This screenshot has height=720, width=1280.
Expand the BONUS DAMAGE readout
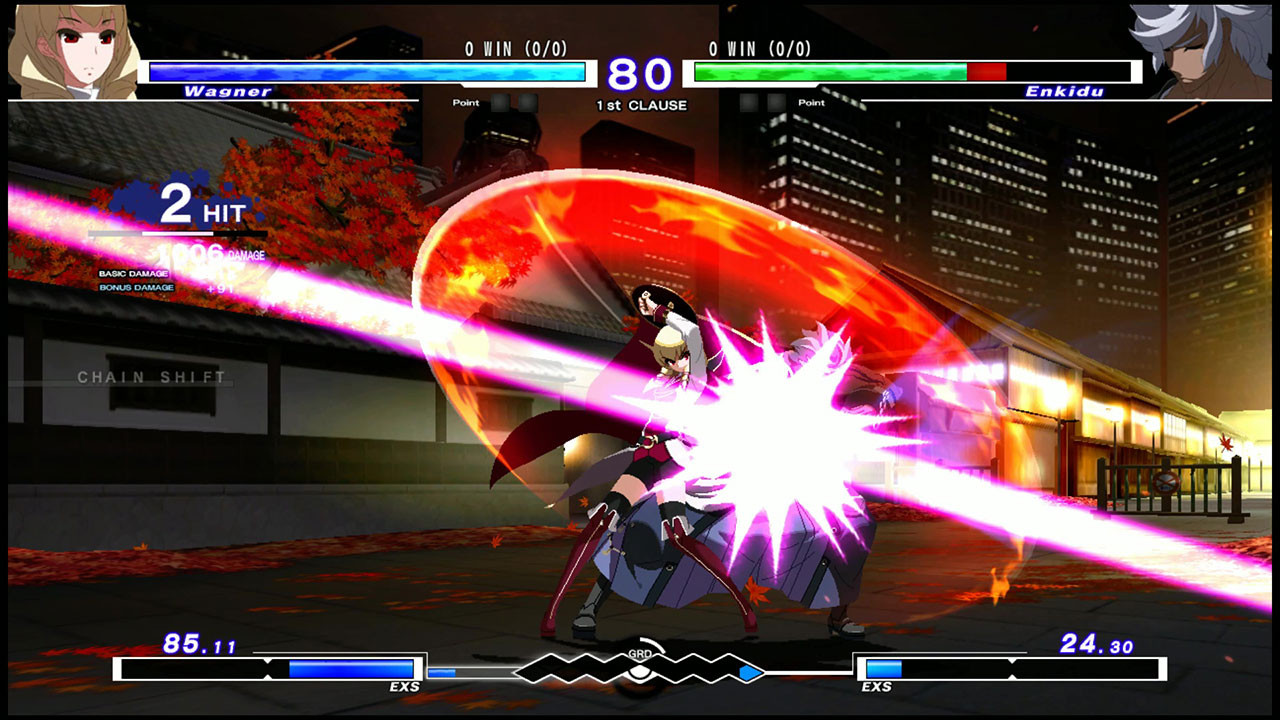coord(137,287)
